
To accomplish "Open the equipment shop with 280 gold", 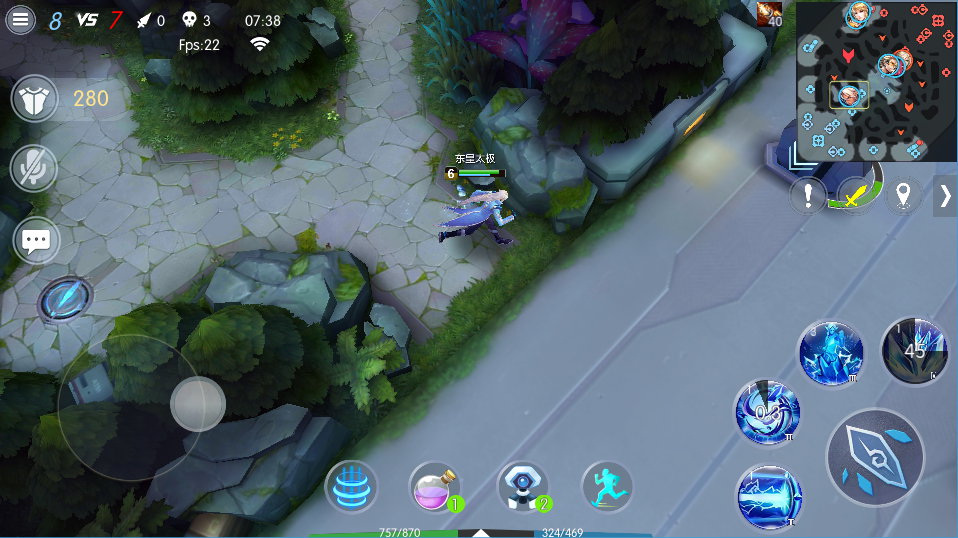I will point(36,98).
